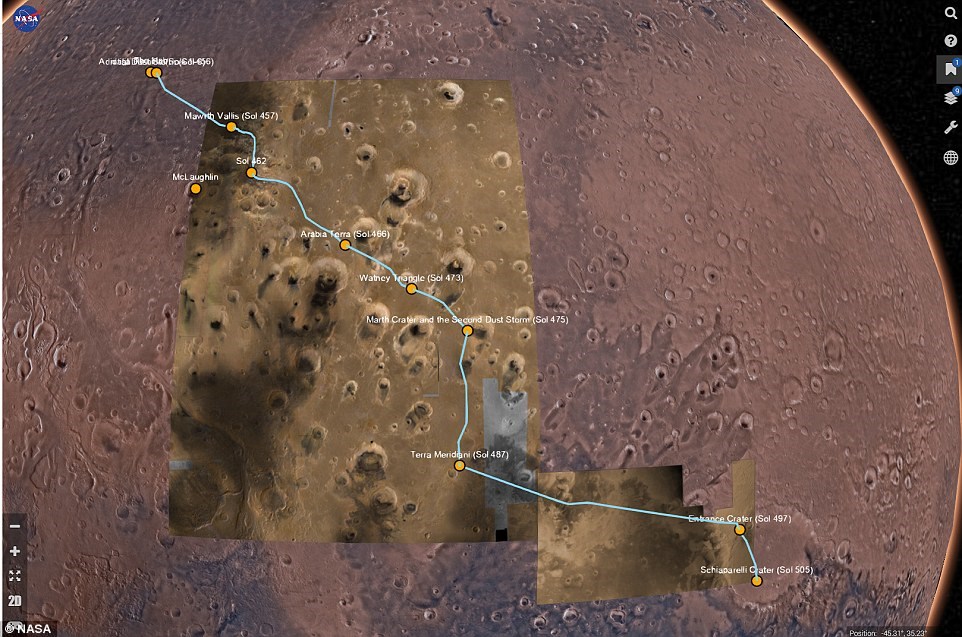This screenshot has width=962, height=637.
Task: Choose the McLaughlin map marker
Action: [x=196, y=188]
